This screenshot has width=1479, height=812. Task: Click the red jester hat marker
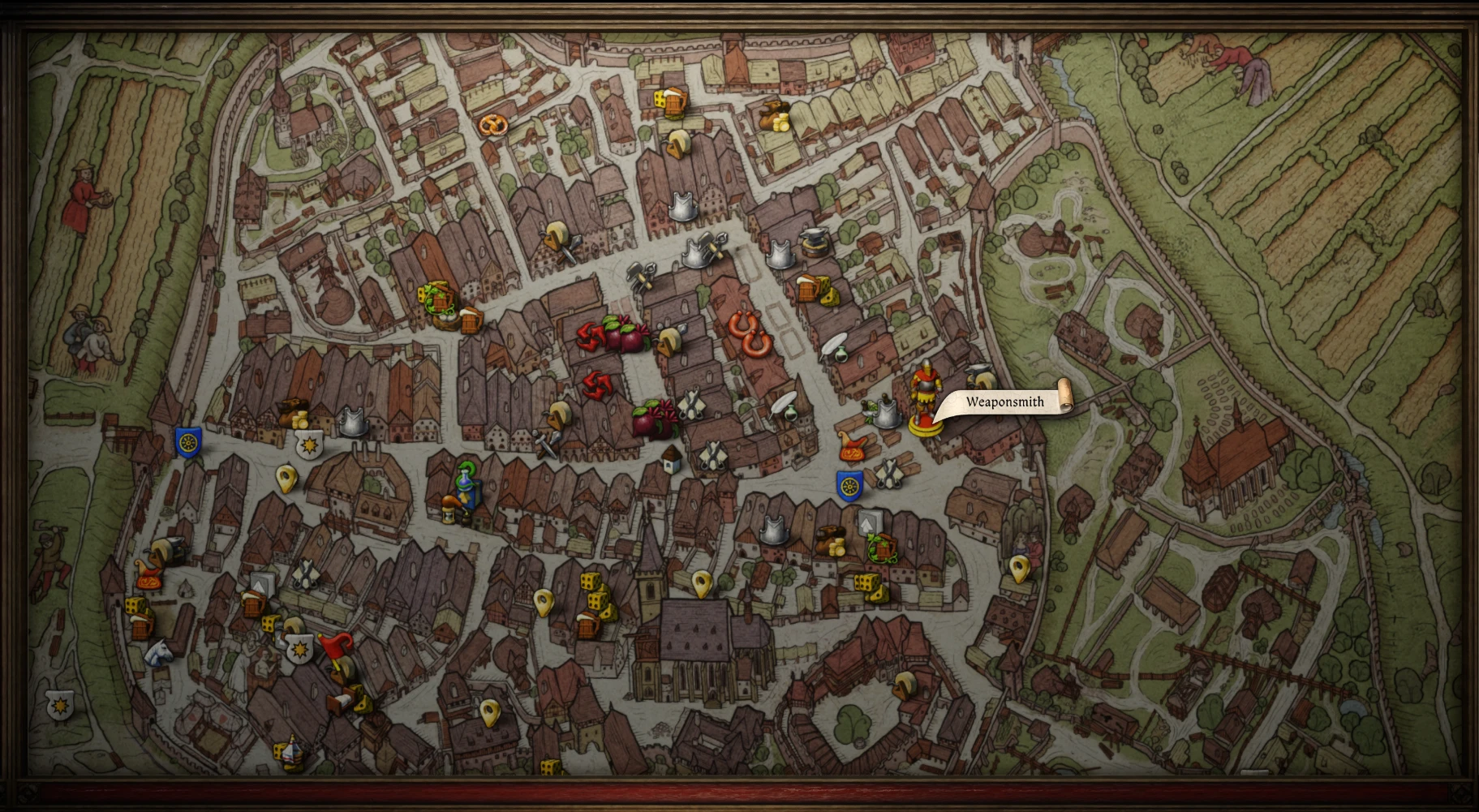tap(336, 647)
